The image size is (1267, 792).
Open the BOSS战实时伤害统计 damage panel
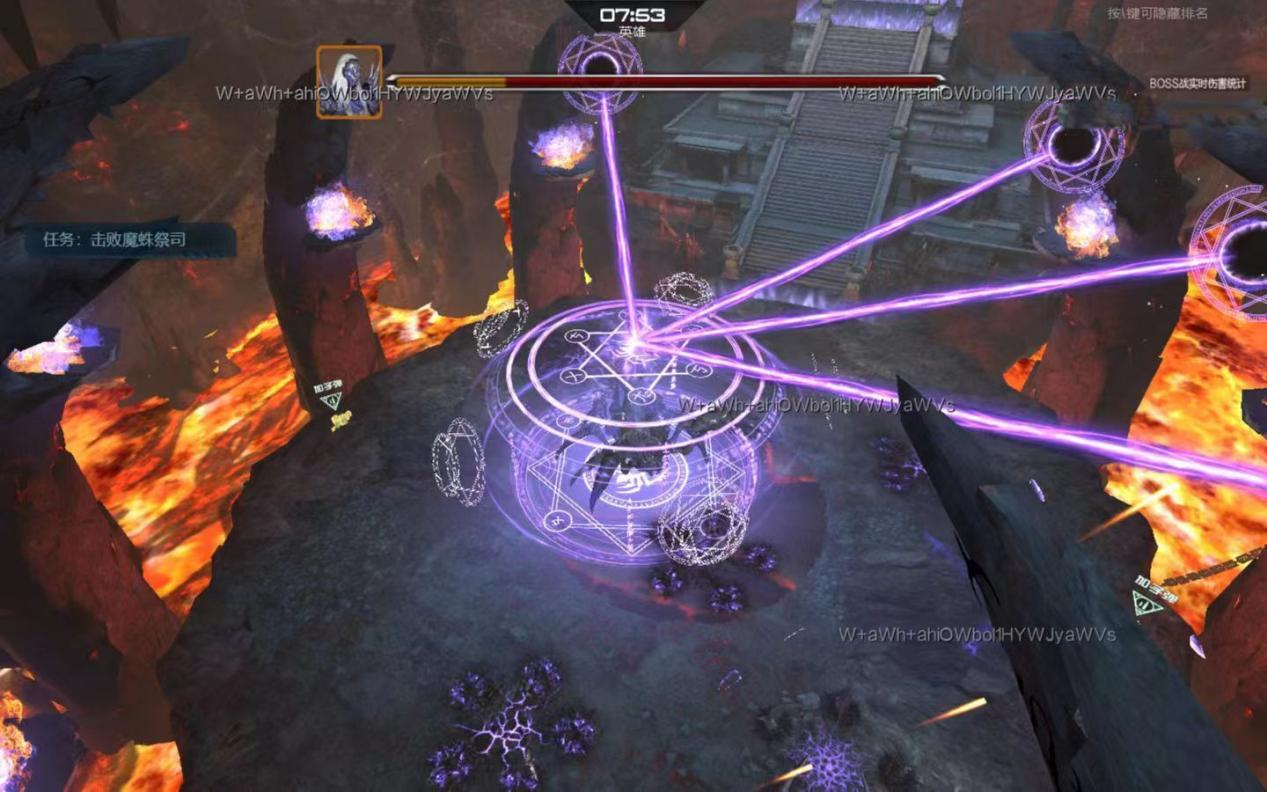(1198, 84)
